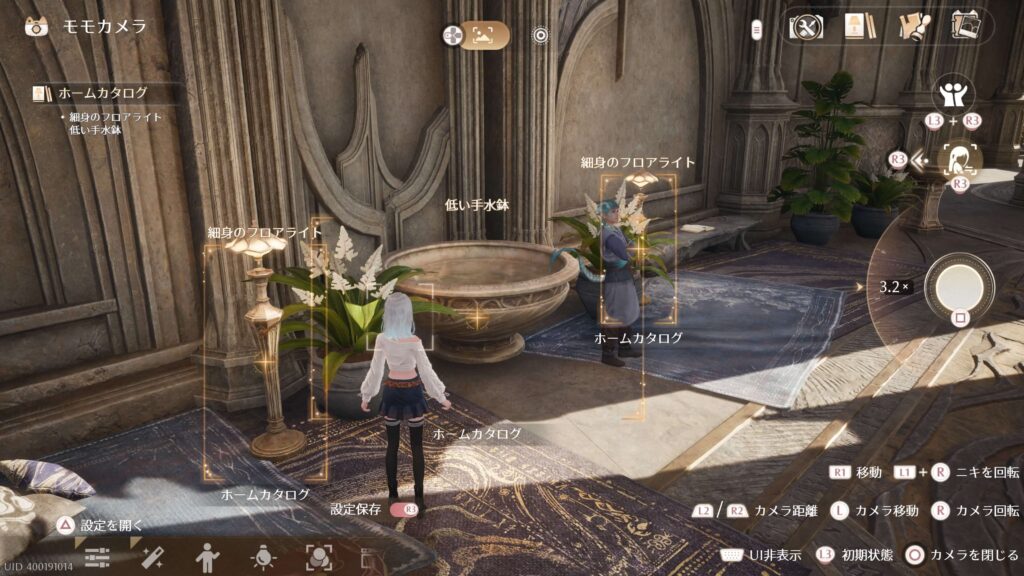Open the camera sliders settings tab
This screenshot has width=1024, height=576.
coord(97,557)
